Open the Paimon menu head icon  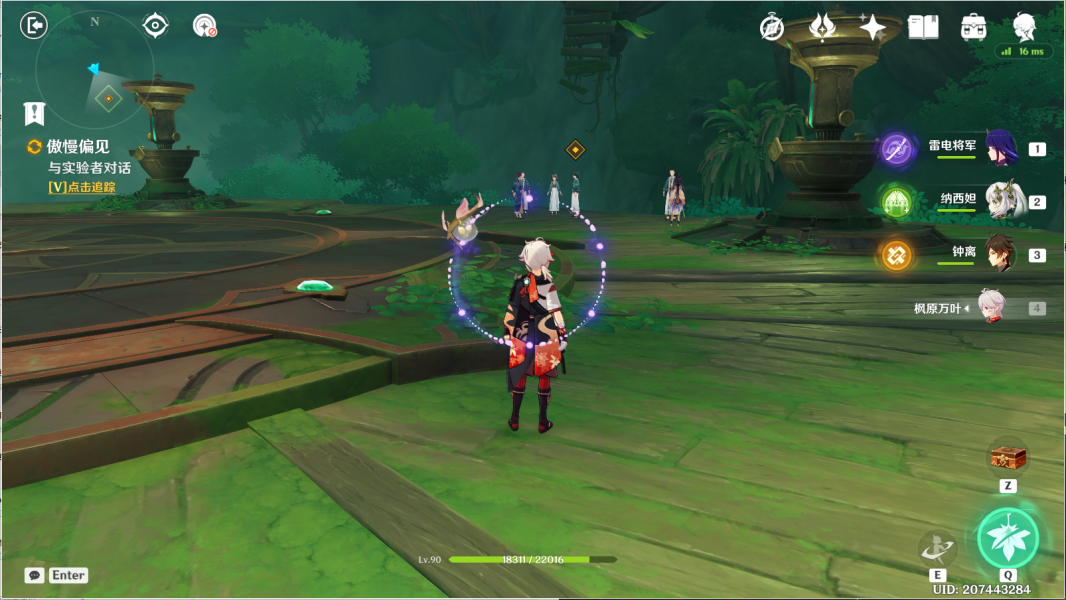pos(1024,26)
